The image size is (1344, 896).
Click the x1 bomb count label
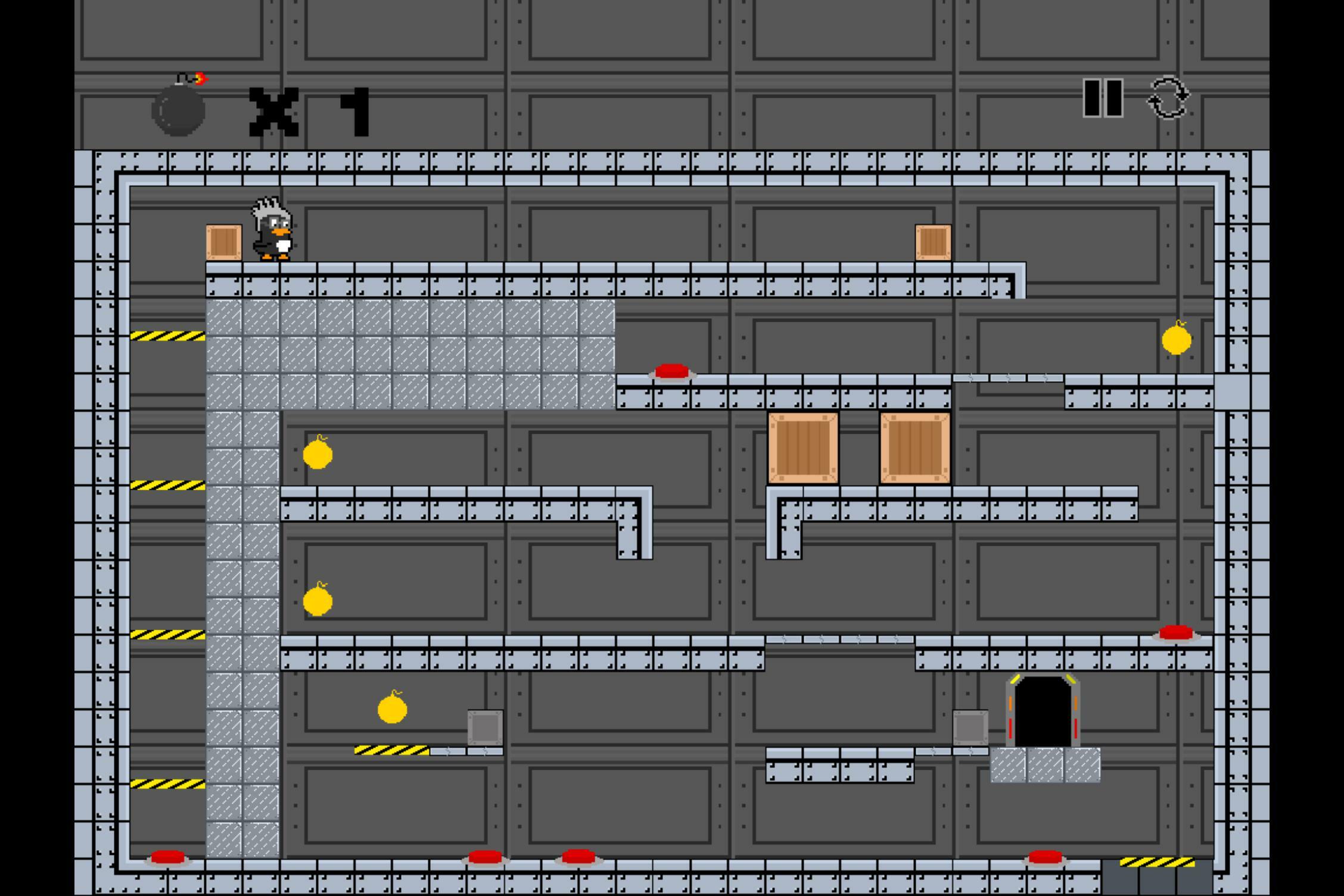click(310, 112)
